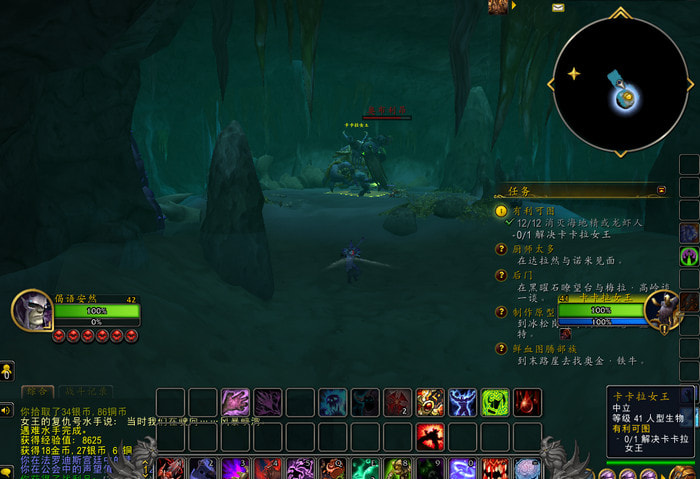Switch to the 综合 chat tab
This screenshot has width=700, height=479.
[x=37, y=391]
